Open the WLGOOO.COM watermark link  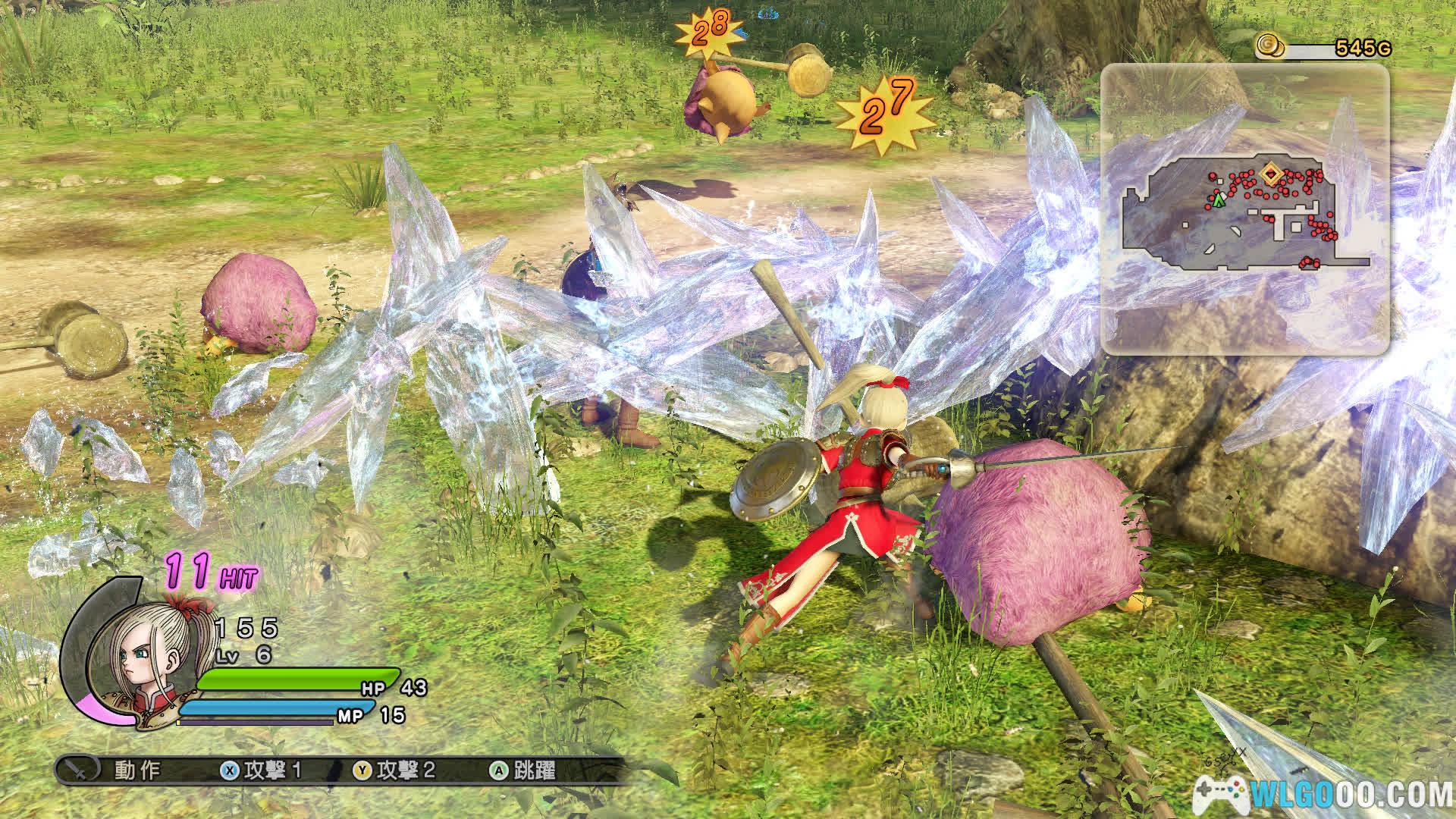1324,795
